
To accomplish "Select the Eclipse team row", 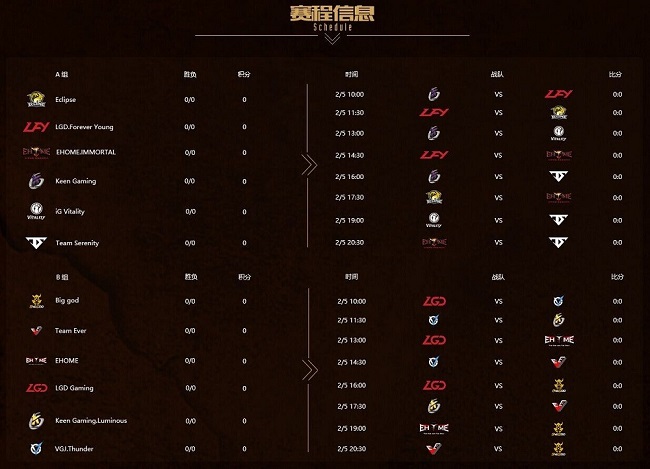I will [66, 100].
